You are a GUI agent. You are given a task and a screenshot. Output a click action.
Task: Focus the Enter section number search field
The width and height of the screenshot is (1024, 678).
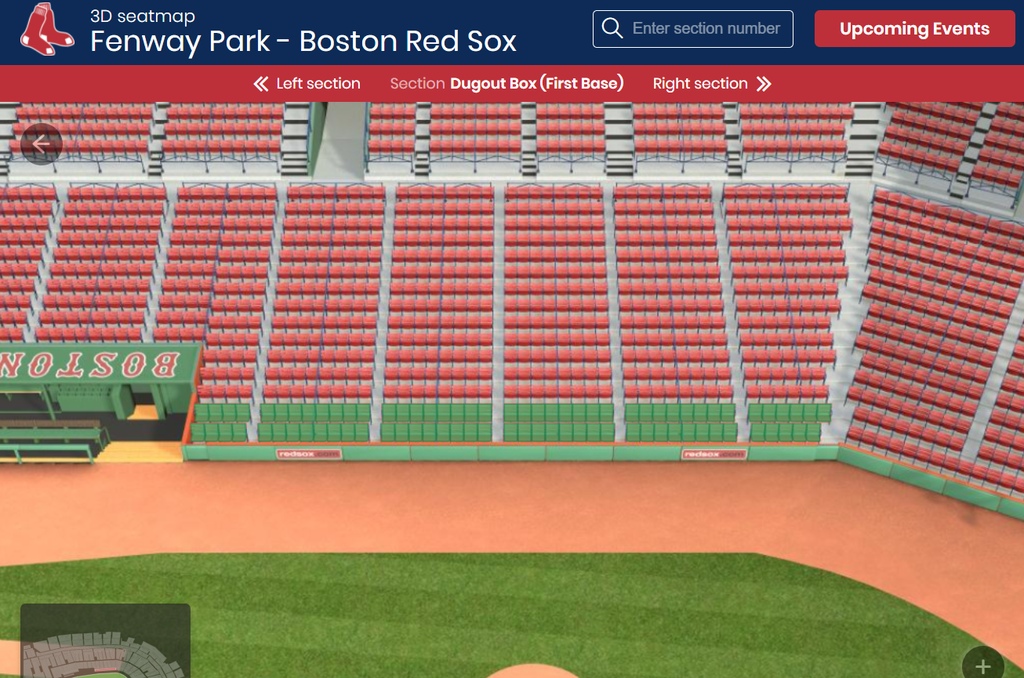(x=705, y=29)
